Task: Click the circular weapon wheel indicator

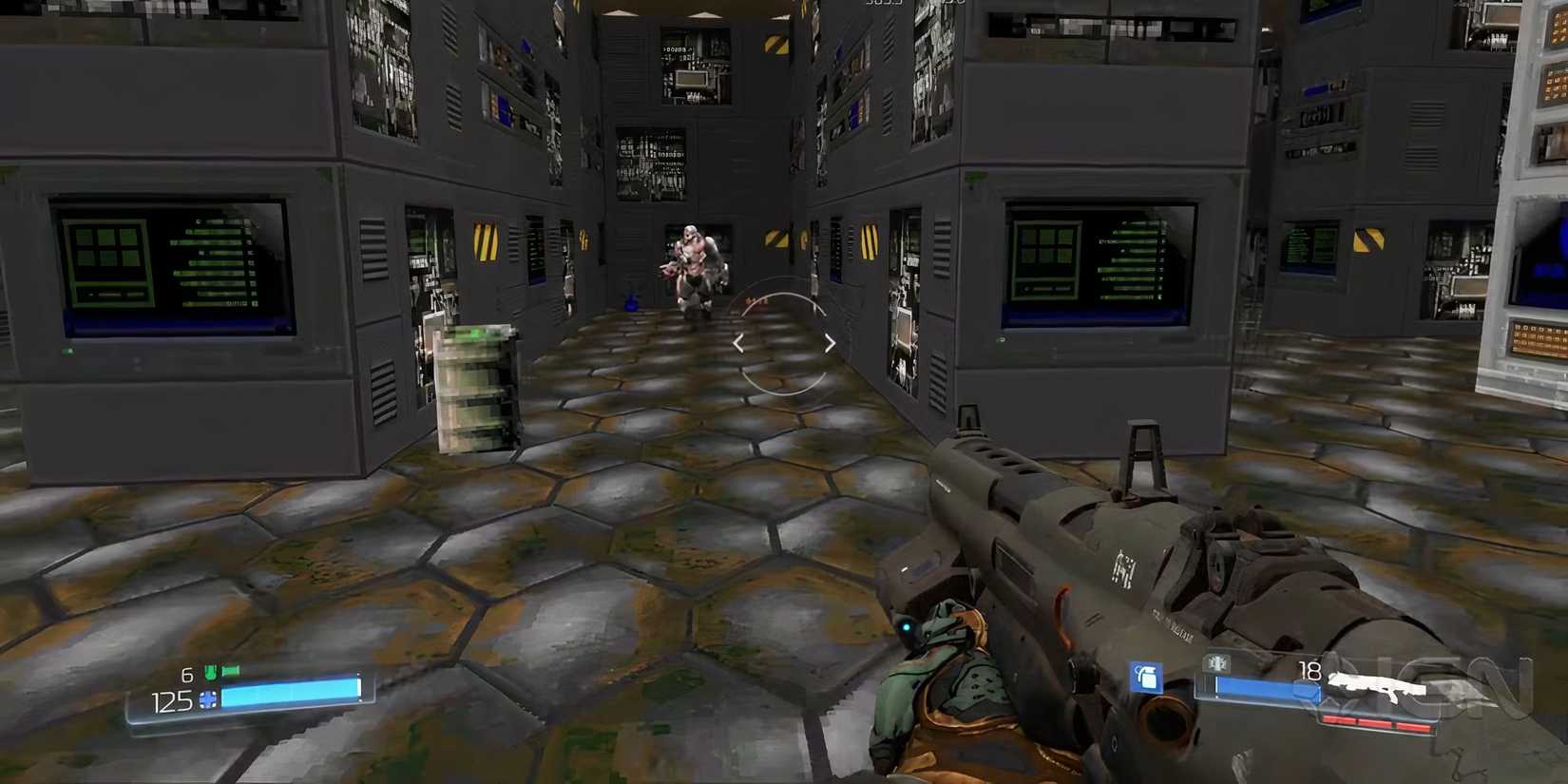Action: click(785, 342)
